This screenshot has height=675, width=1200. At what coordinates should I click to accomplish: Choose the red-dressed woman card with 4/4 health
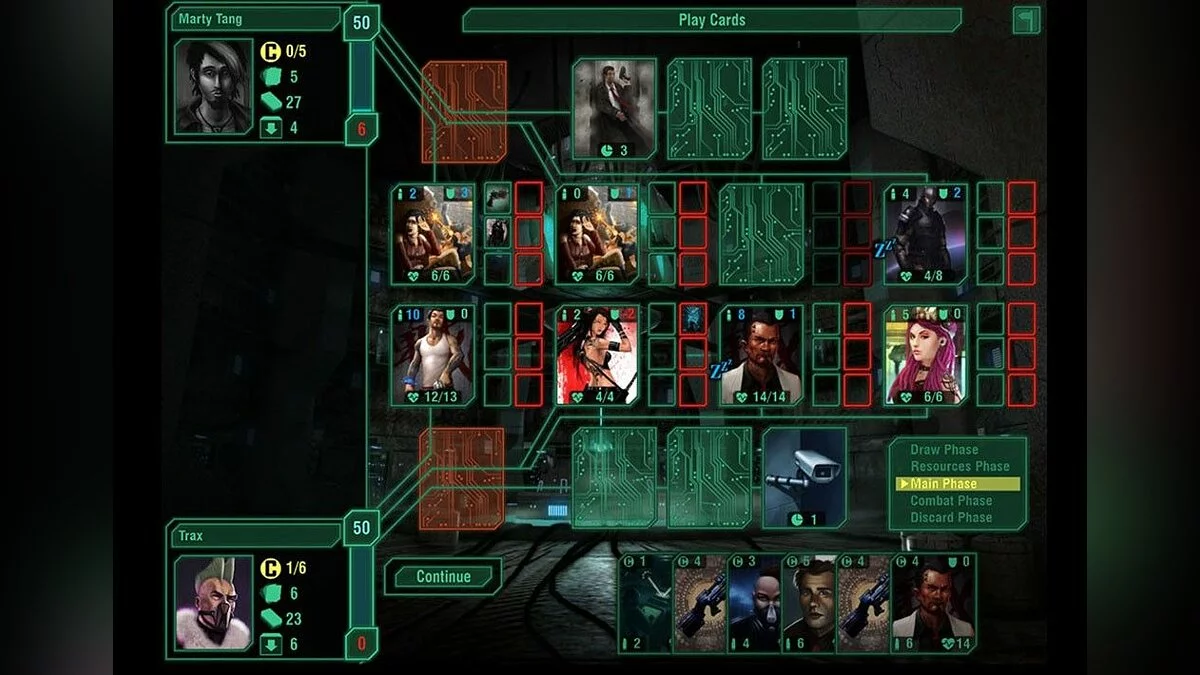597,355
